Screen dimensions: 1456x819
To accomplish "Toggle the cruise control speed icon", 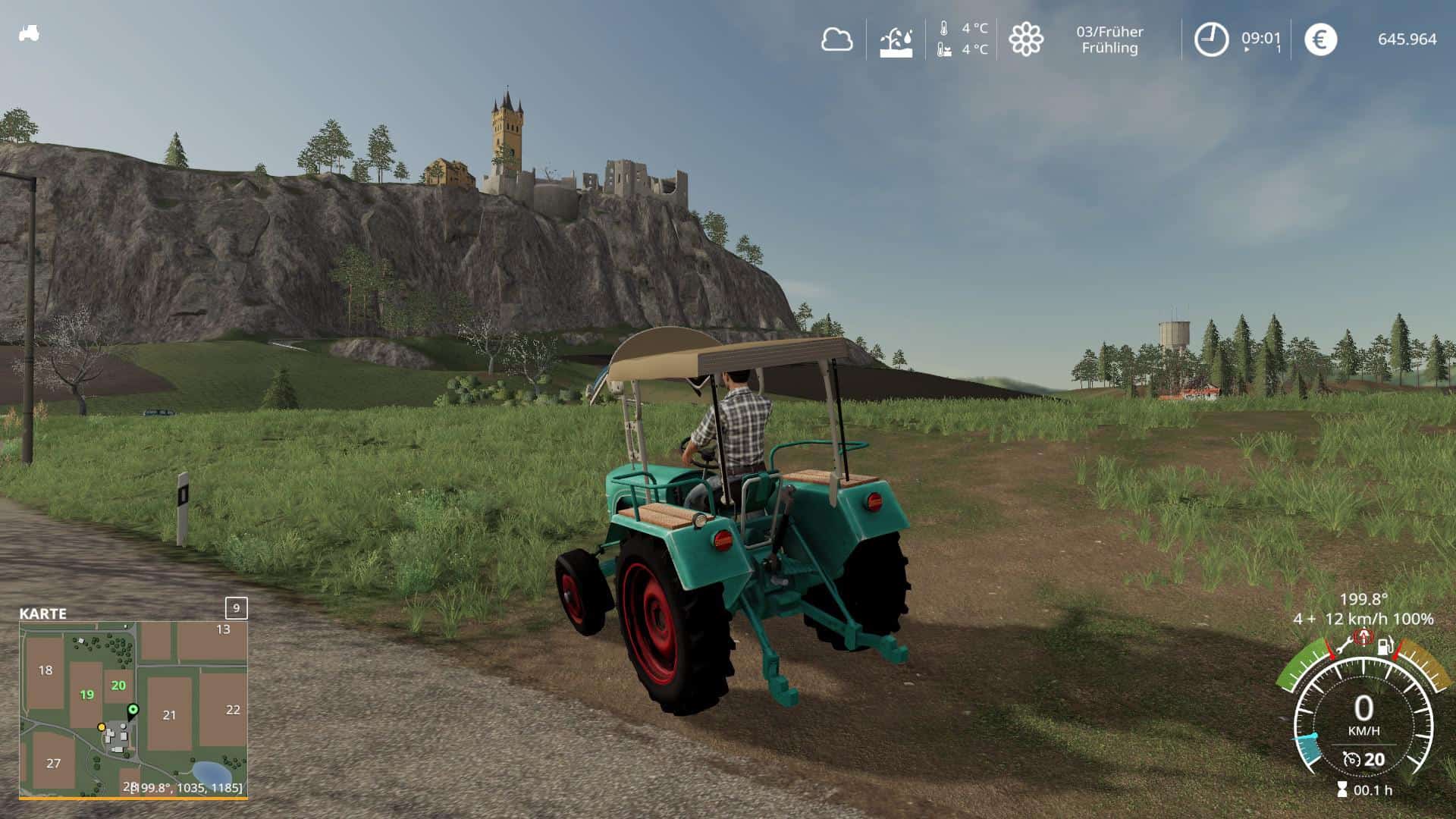I will point(1351,759).
